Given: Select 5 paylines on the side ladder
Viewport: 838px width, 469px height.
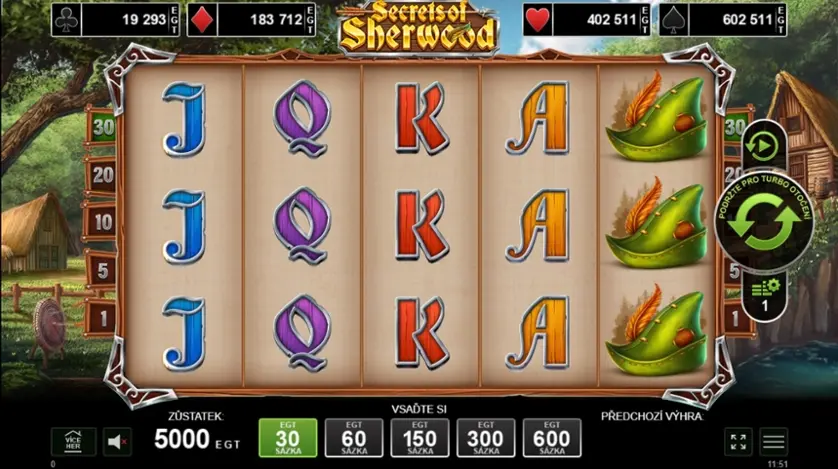Looking at the screenshot, I should (x=101, y=269).
